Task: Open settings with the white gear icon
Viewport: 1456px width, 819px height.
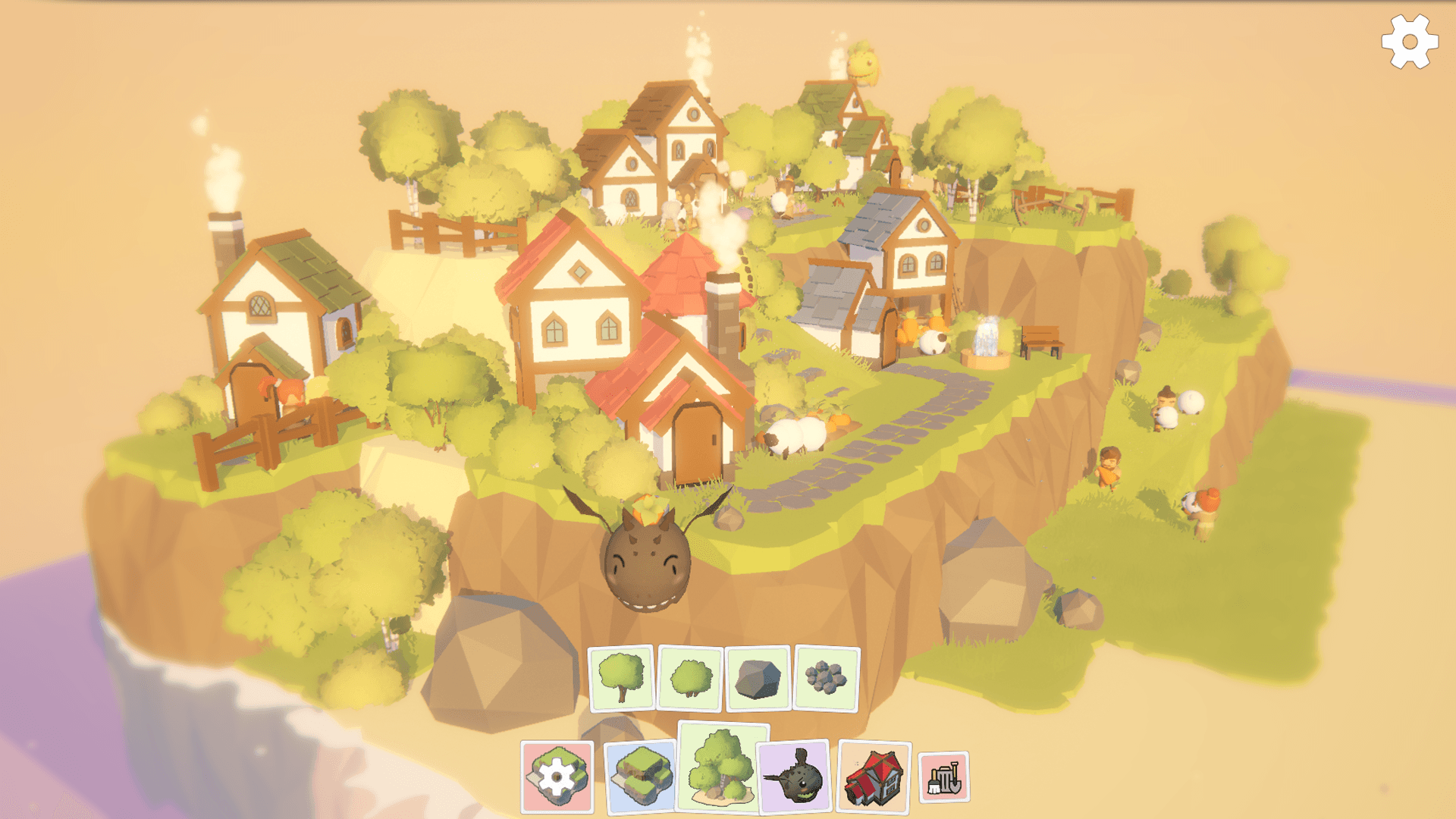Action: pos(1409,42)
